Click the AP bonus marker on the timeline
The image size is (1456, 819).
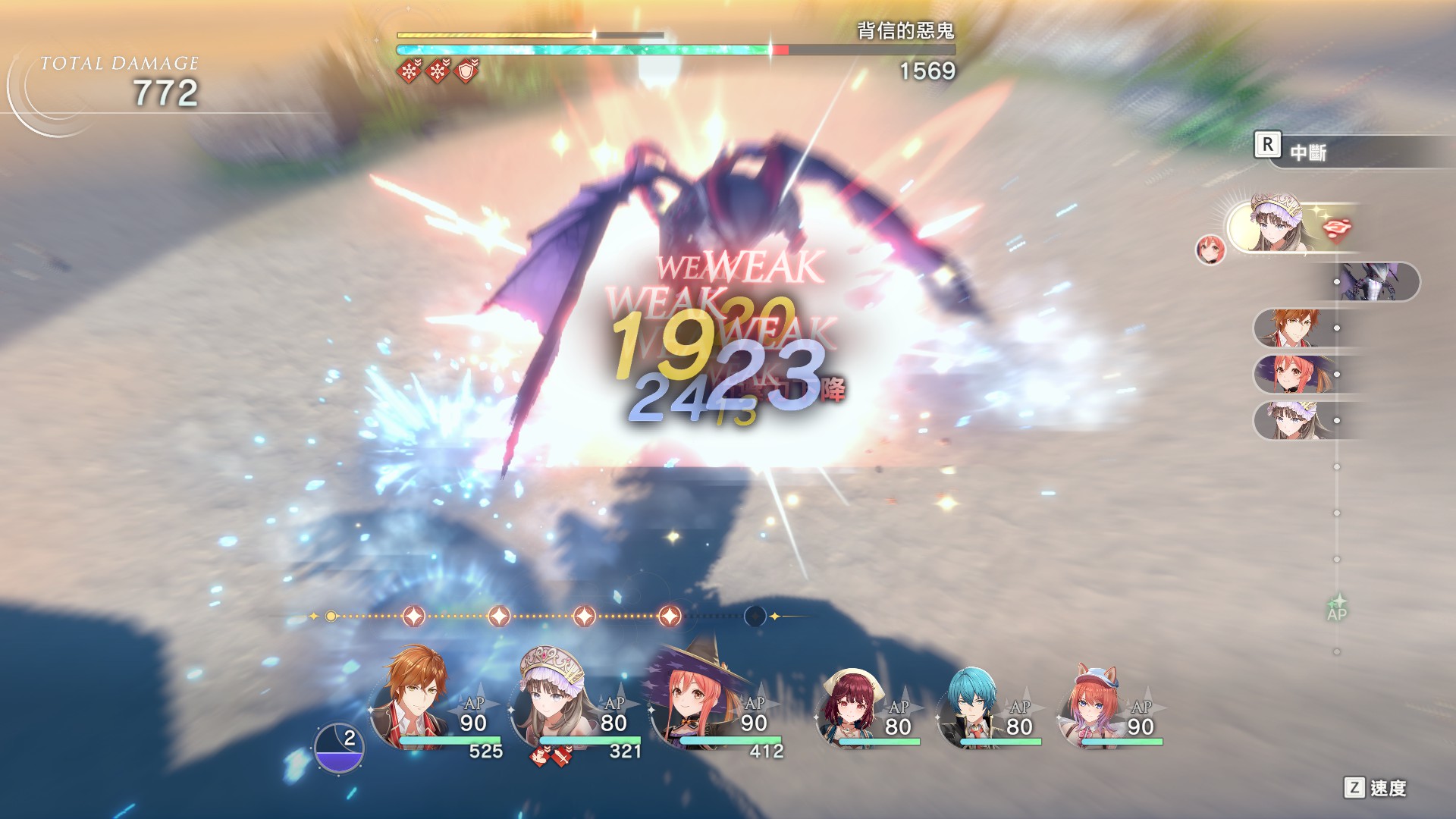click(x=1337, y=609)
